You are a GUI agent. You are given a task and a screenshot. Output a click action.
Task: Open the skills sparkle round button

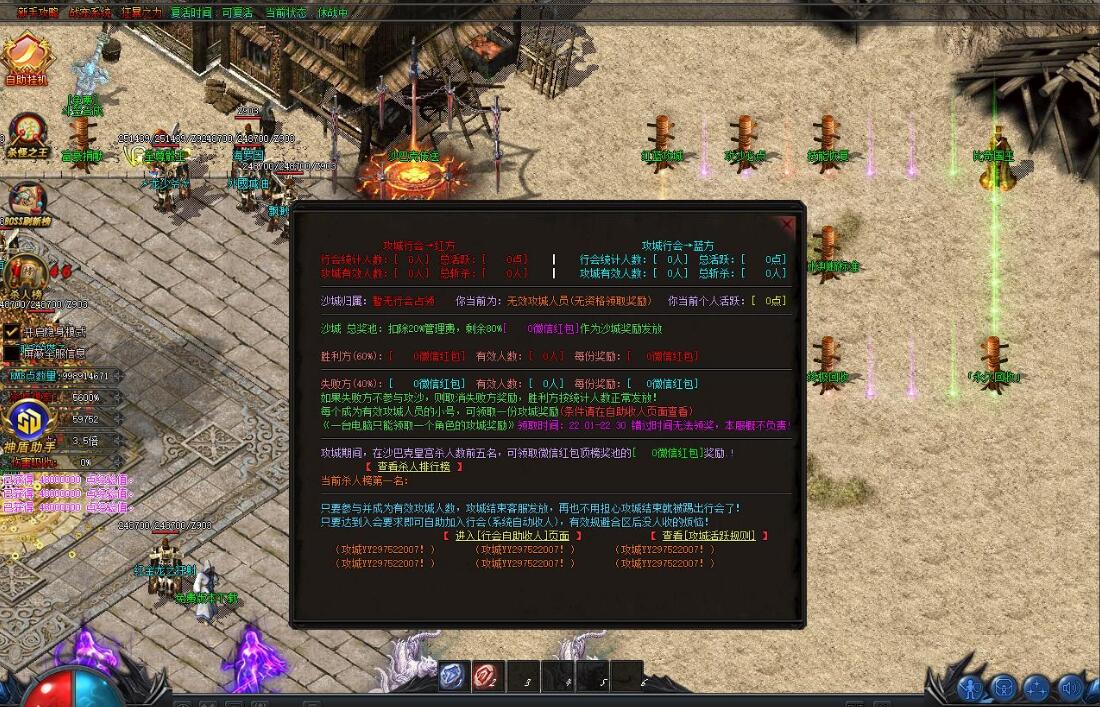1037,688
